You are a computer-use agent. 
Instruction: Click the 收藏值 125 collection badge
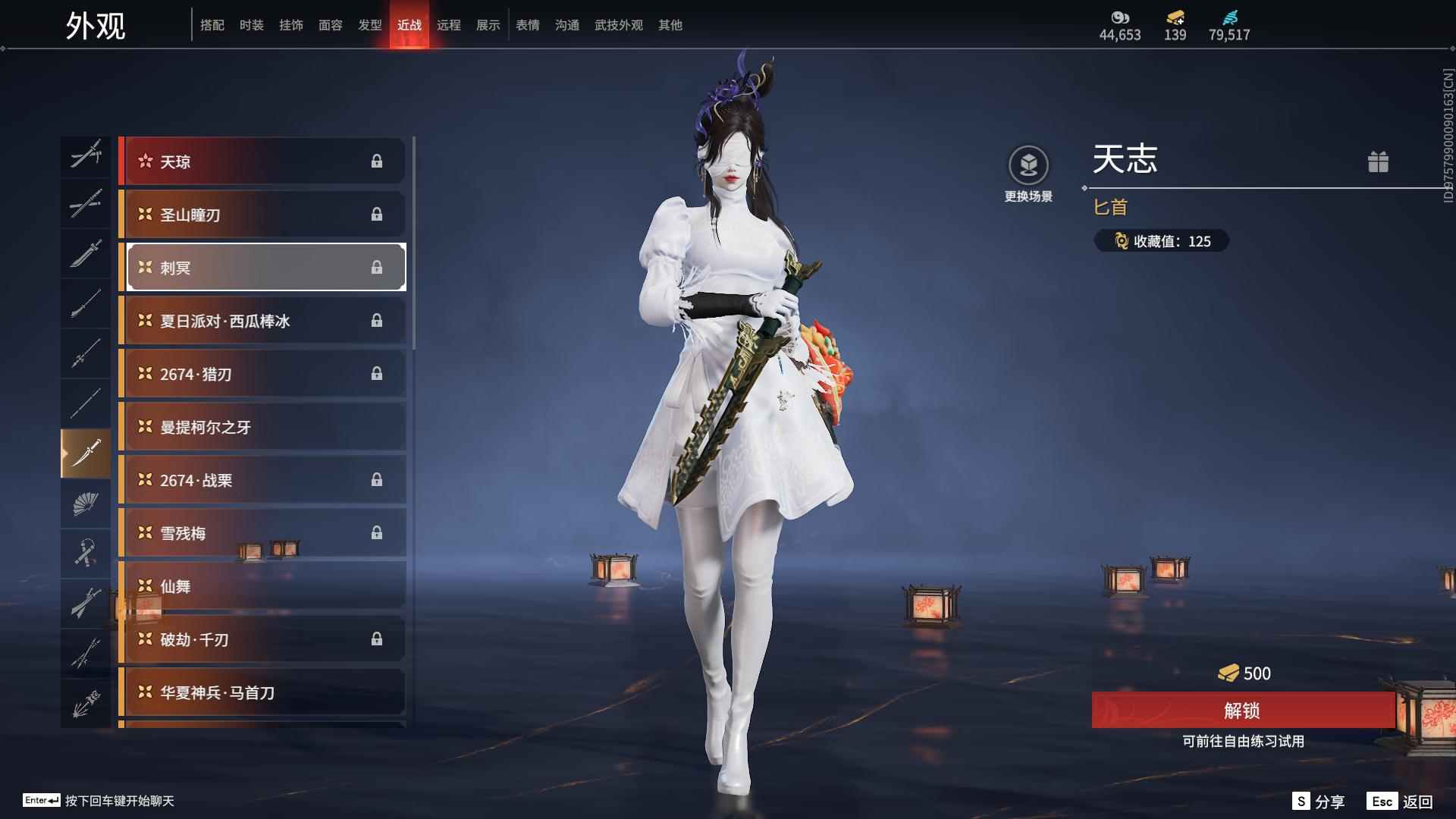(1161, 241)
